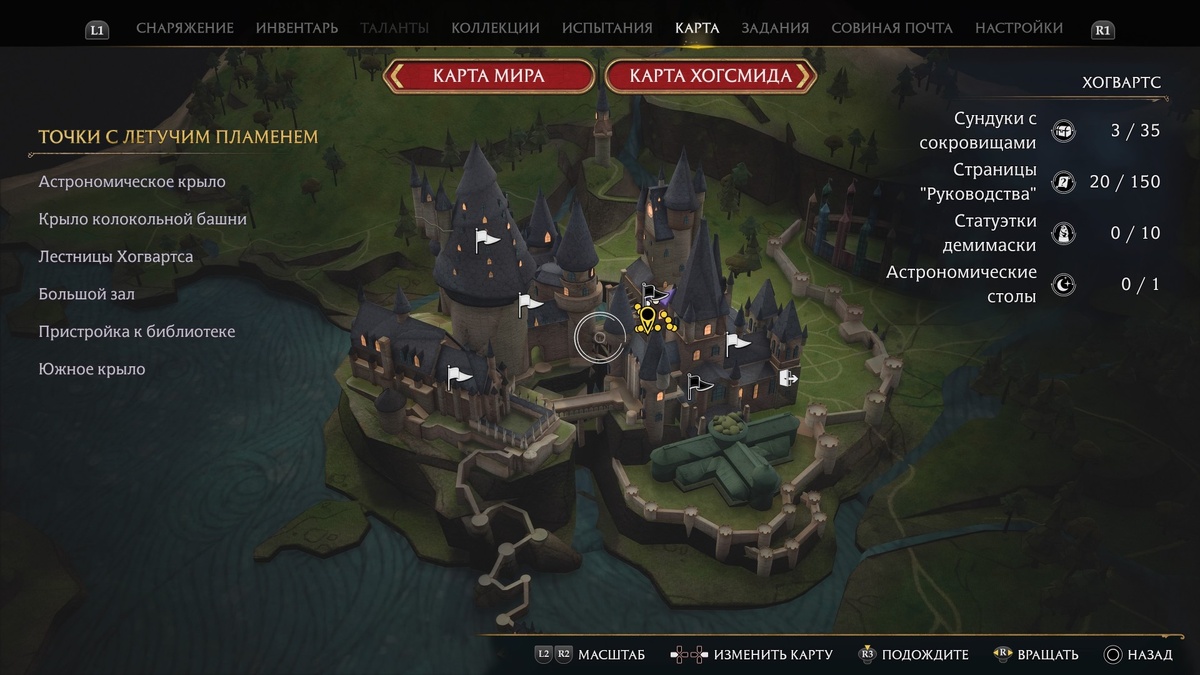Open the Карта Хогсмида map

[x=710, y=76]
